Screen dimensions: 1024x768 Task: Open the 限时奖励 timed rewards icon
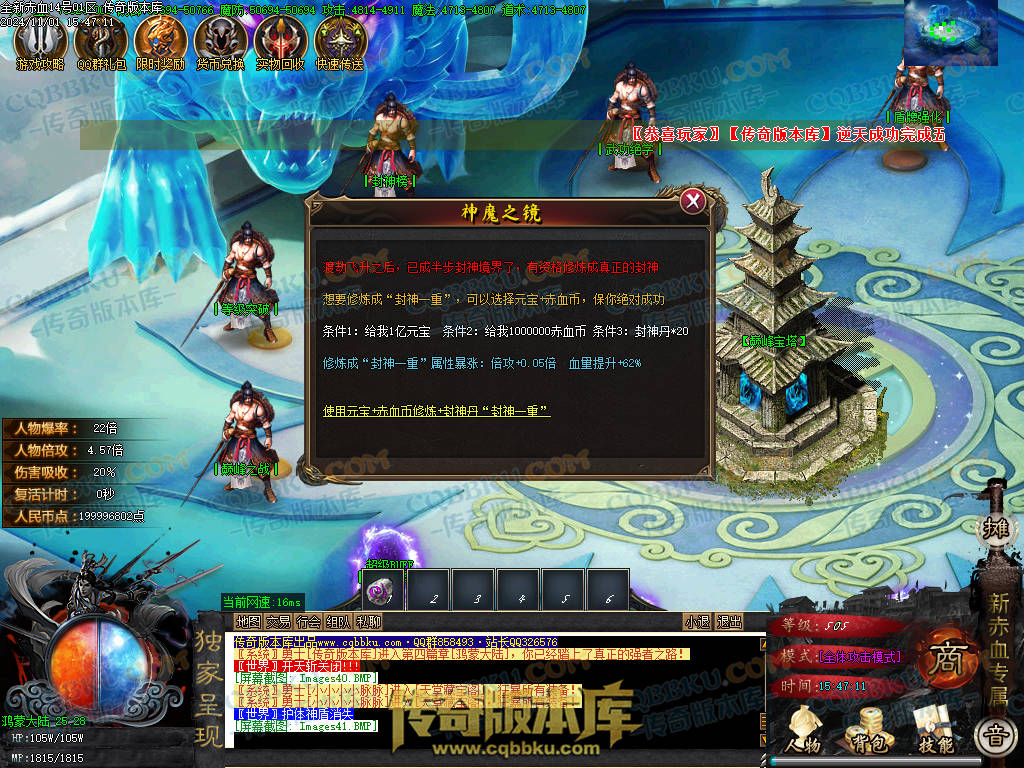(x=160, y=43)
